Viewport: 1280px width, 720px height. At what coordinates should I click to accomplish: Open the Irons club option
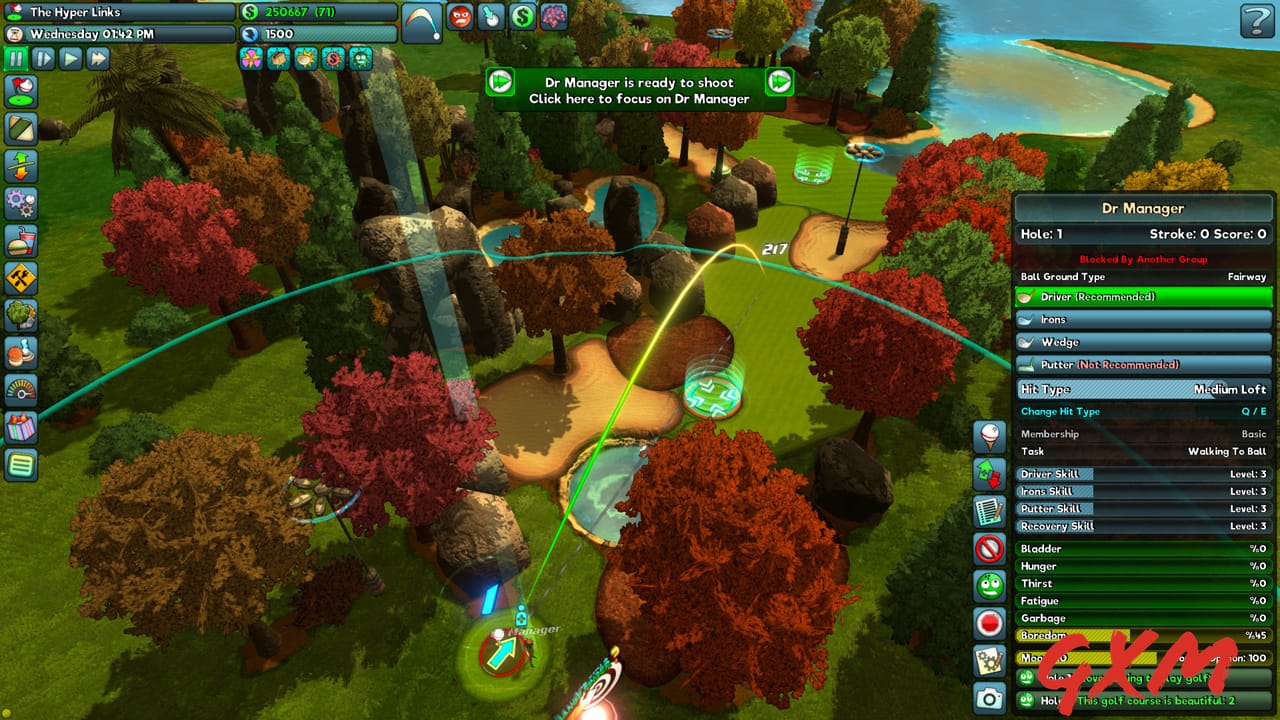click(x=1143, y=319)
